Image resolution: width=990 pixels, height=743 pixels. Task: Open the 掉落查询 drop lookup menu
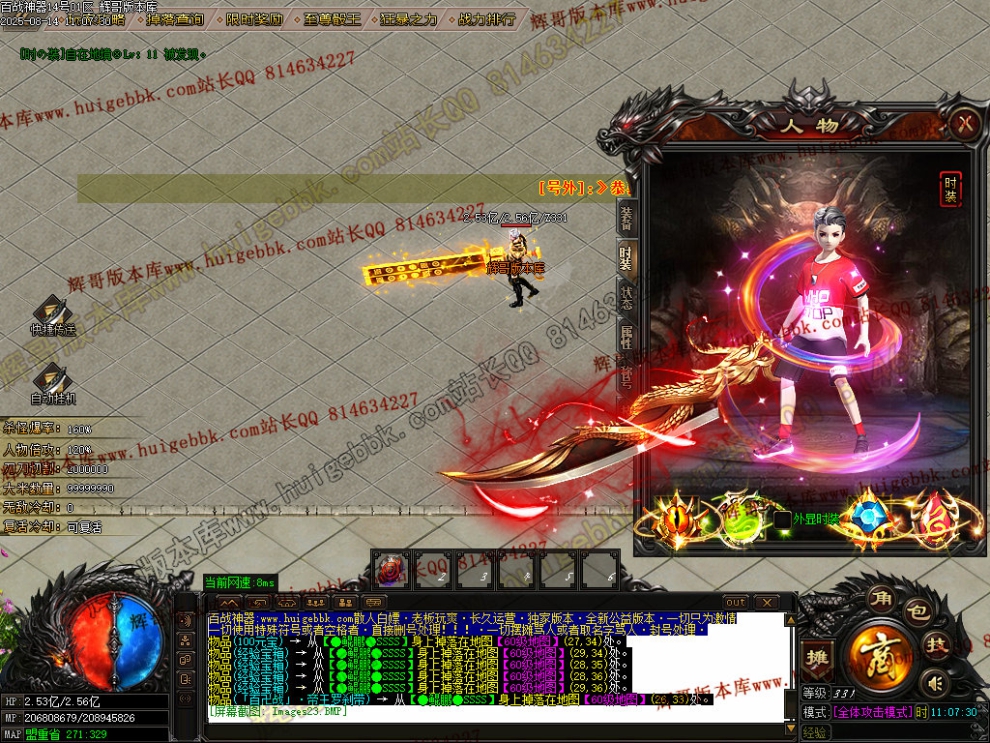[174, 19]
